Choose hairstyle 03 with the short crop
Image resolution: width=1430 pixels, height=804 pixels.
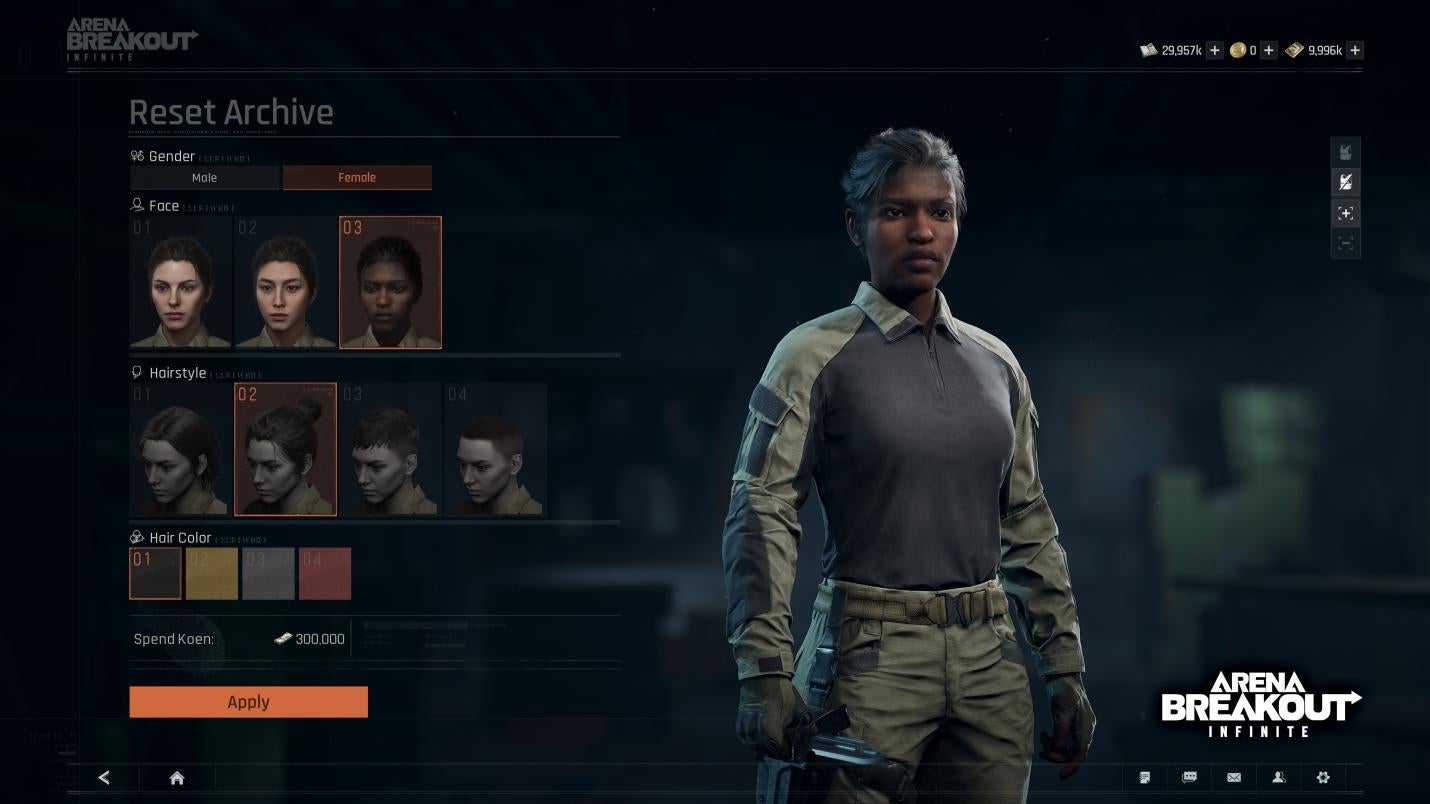(x=390, y=450)
